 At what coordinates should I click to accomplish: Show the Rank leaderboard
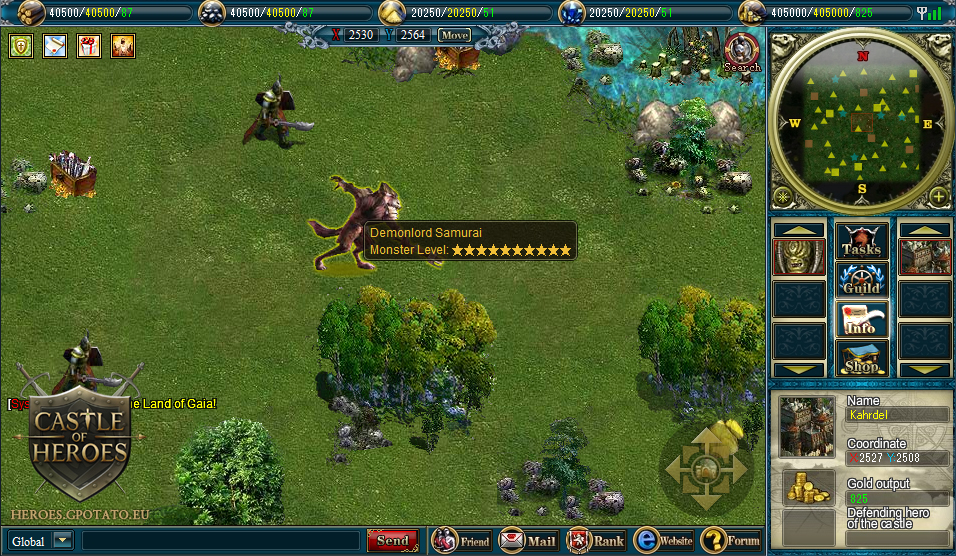tap(596, 541)
